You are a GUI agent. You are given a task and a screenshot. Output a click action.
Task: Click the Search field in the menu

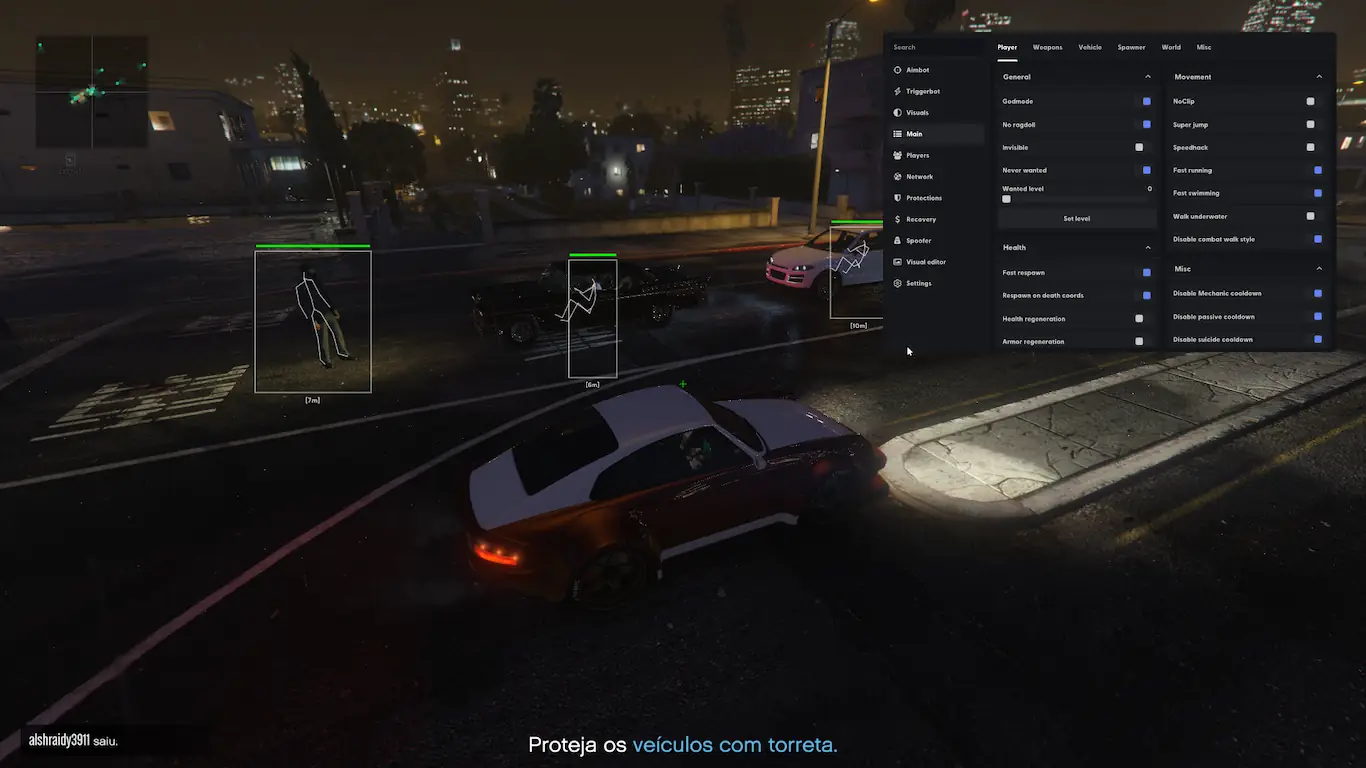pos(935,48)
